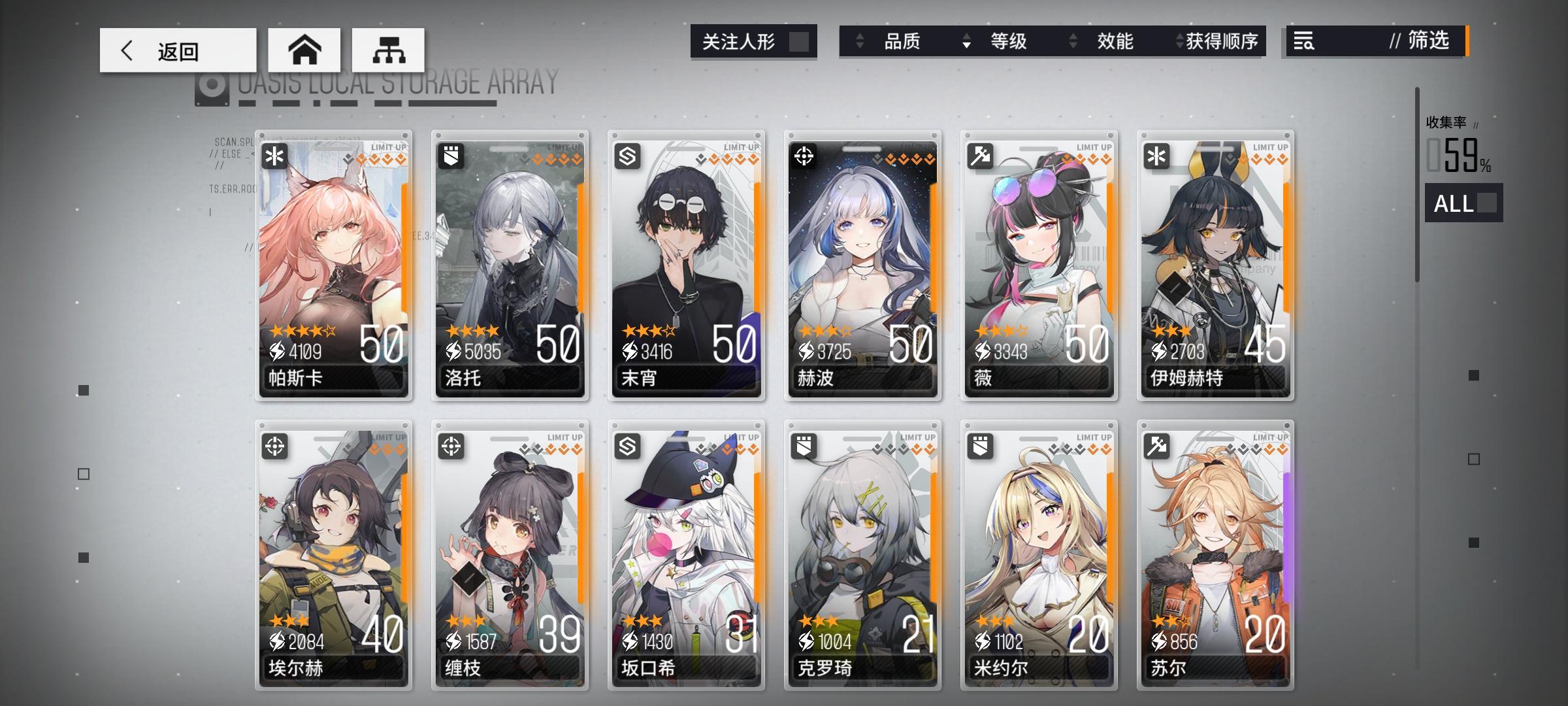Select the 获得顺序 sorting option
1568x706 pixels.
pyautogui.click(x=1221, y=42)
